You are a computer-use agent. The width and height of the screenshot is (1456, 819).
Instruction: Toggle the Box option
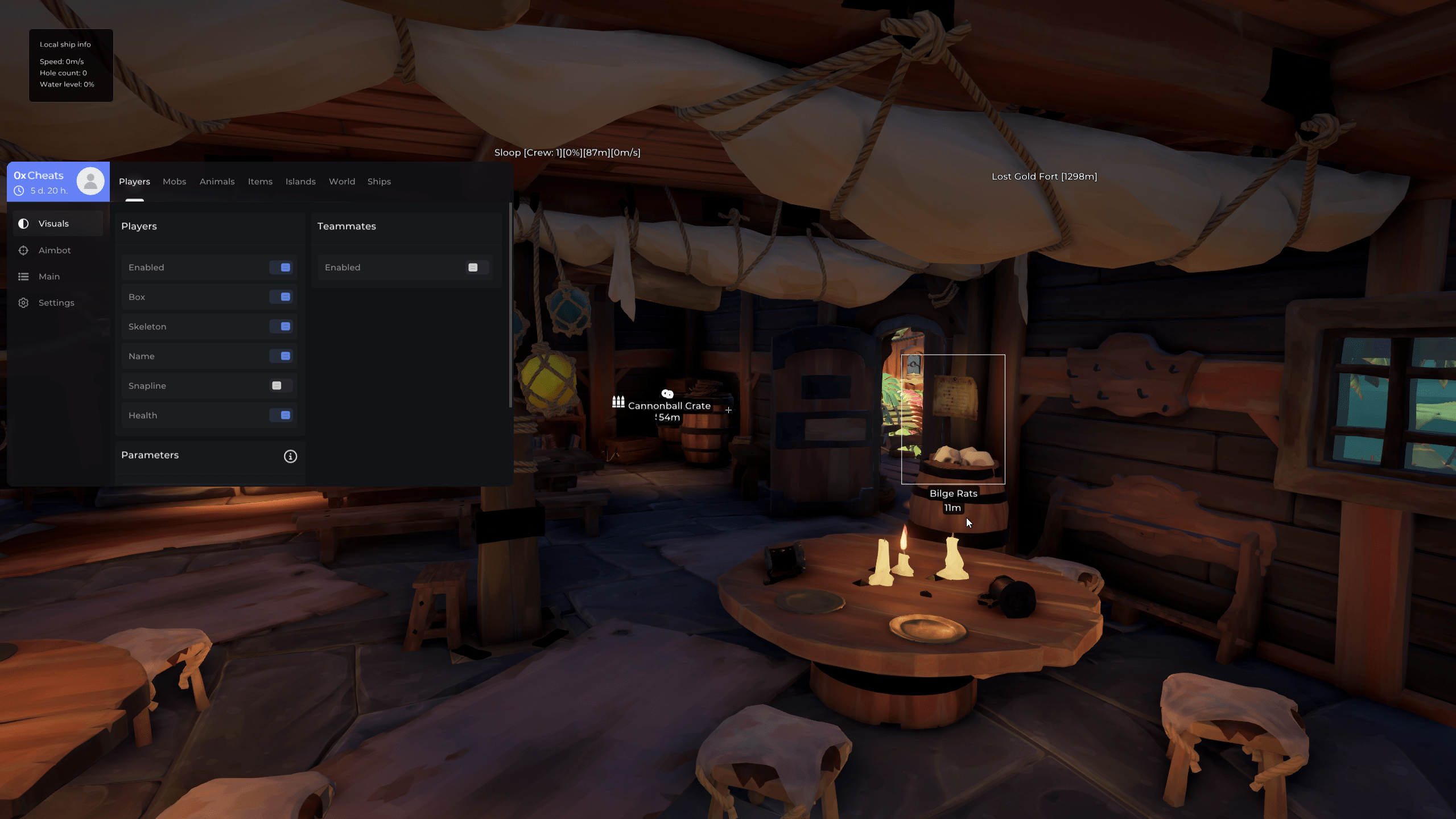point(281,297)
